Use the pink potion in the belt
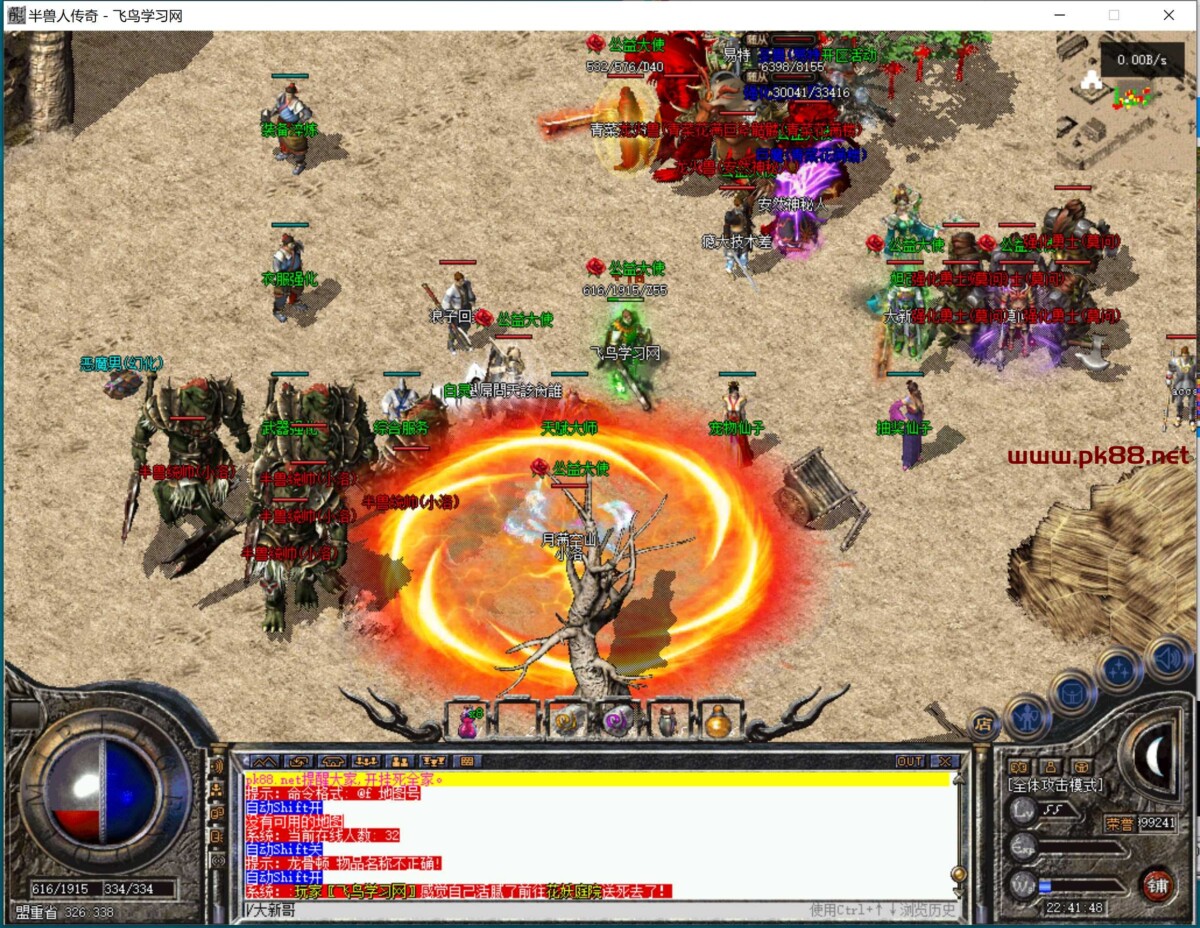Image resolution: width=1200 pixels, height=928 pixels. 467,720
